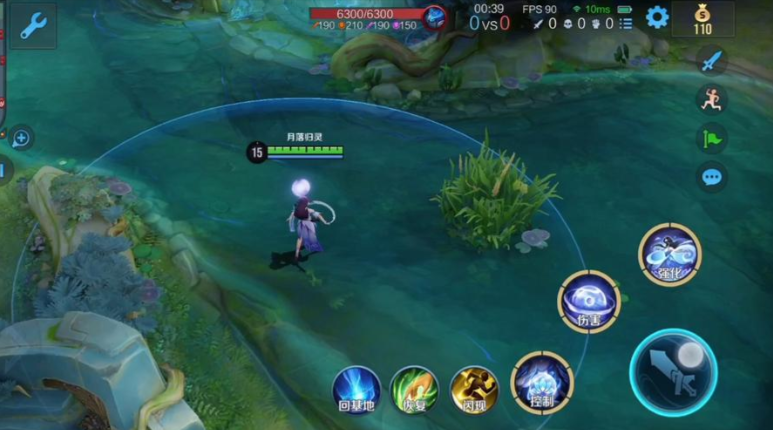The height and width of the screenshot is (430, 773).
Task: Tap the basic attack sword button
Action: (x=673, y=372)
